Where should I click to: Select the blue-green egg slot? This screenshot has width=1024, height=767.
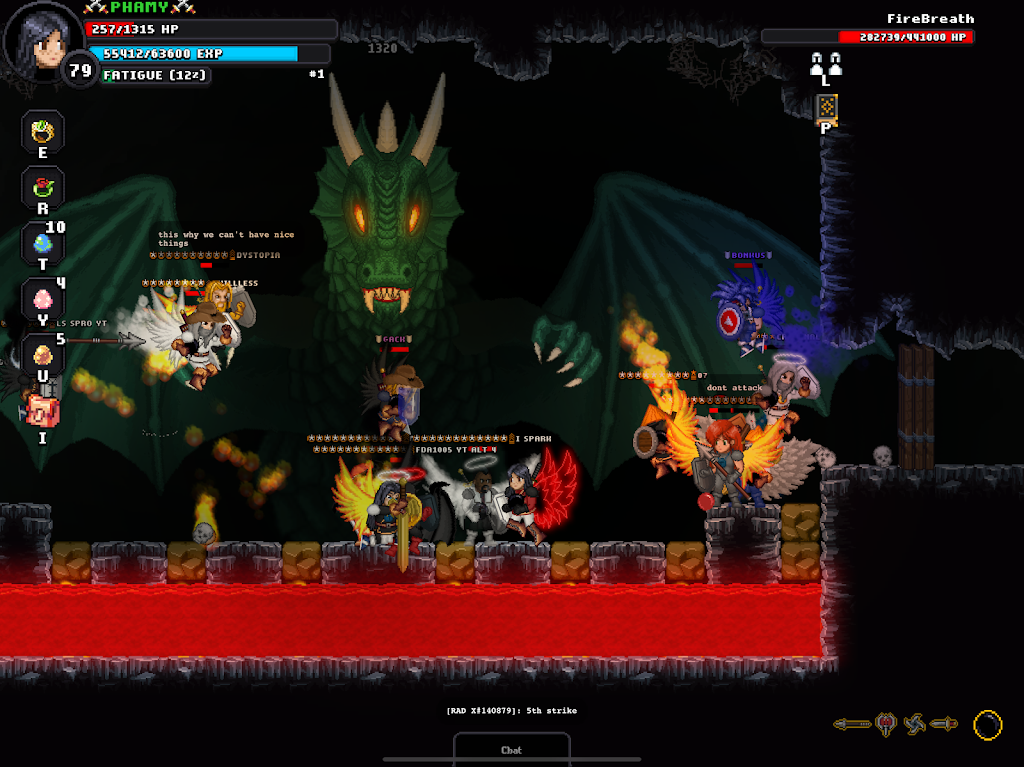pos(43,243)
